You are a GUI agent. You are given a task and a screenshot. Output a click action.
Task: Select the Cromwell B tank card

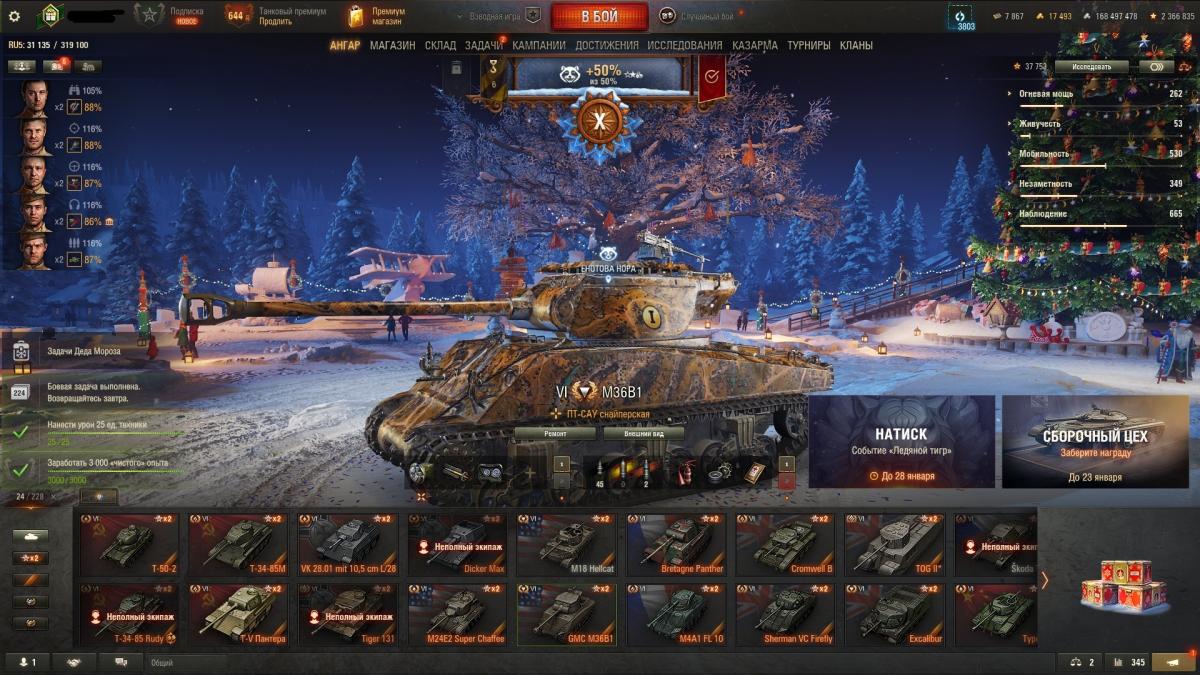[x=784, y=545]
